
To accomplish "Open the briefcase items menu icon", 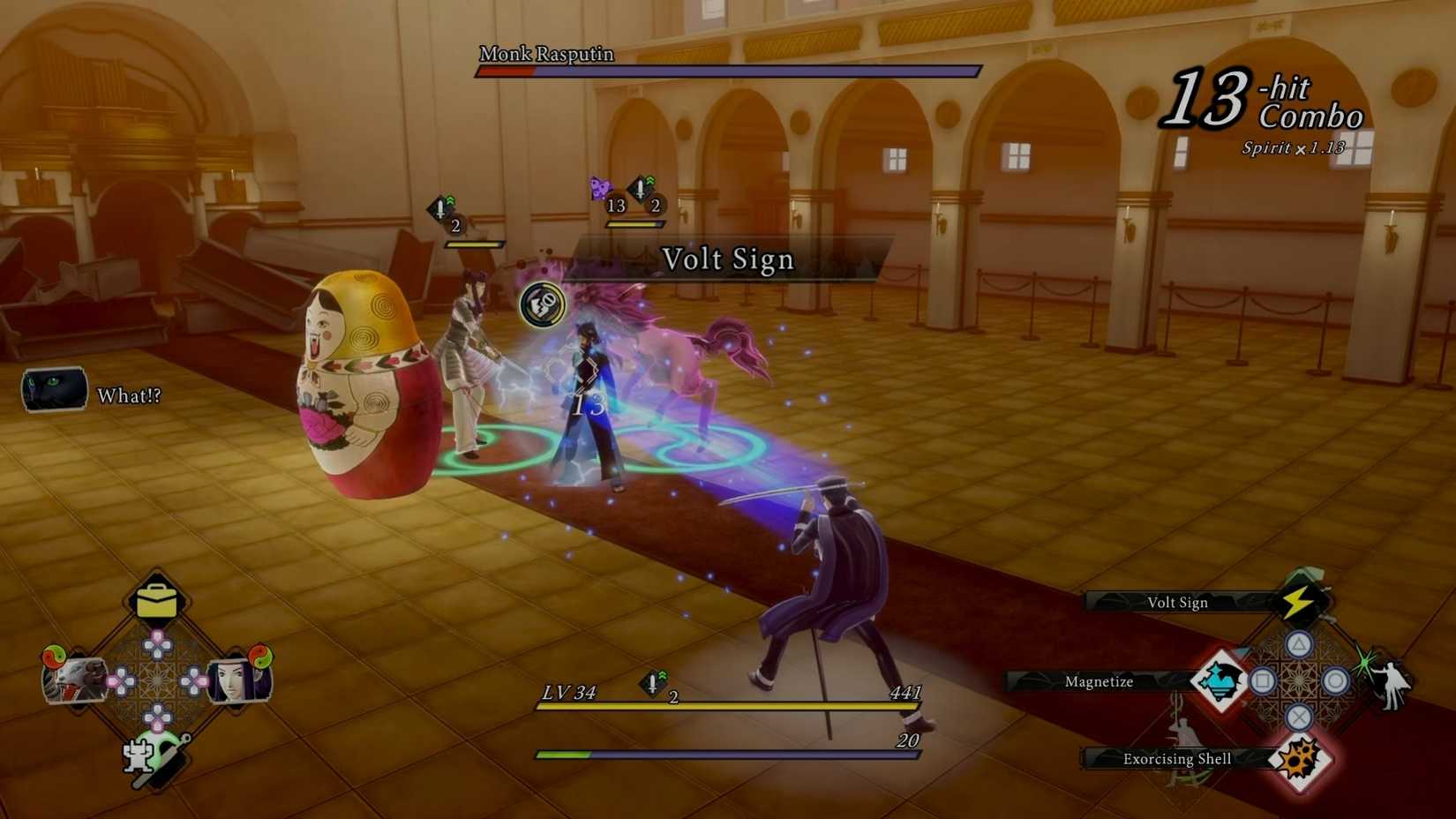I will [x=159, y=599].
